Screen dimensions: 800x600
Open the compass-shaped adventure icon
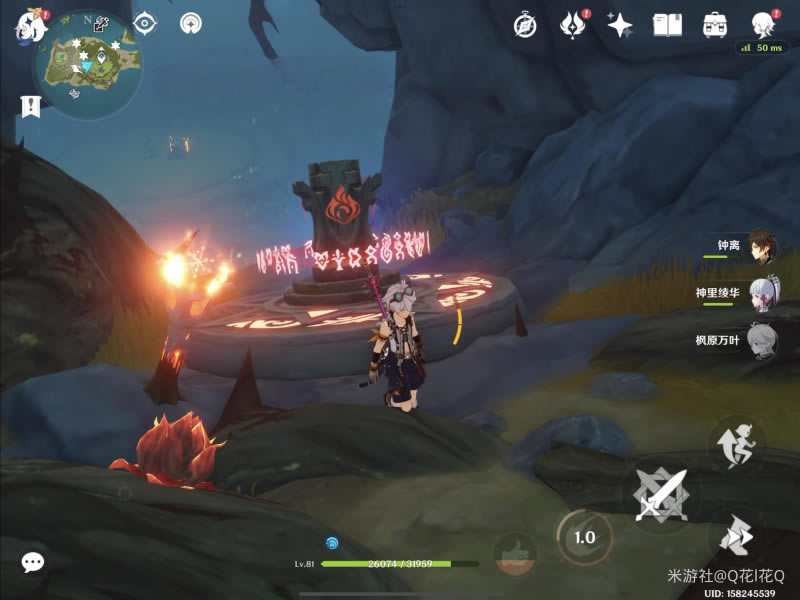click(x=525, y=25)
